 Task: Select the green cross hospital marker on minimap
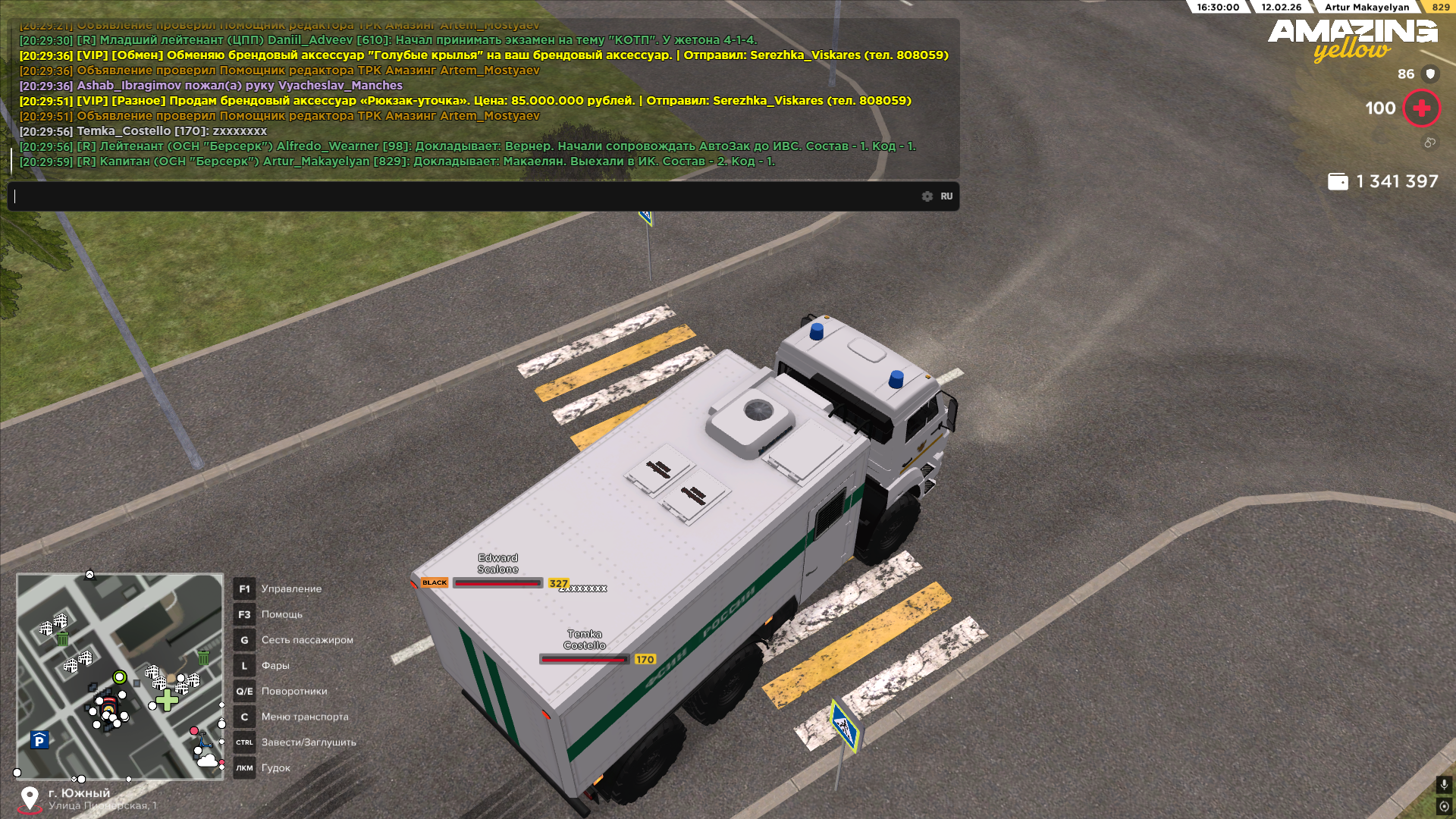pos(167,700)
